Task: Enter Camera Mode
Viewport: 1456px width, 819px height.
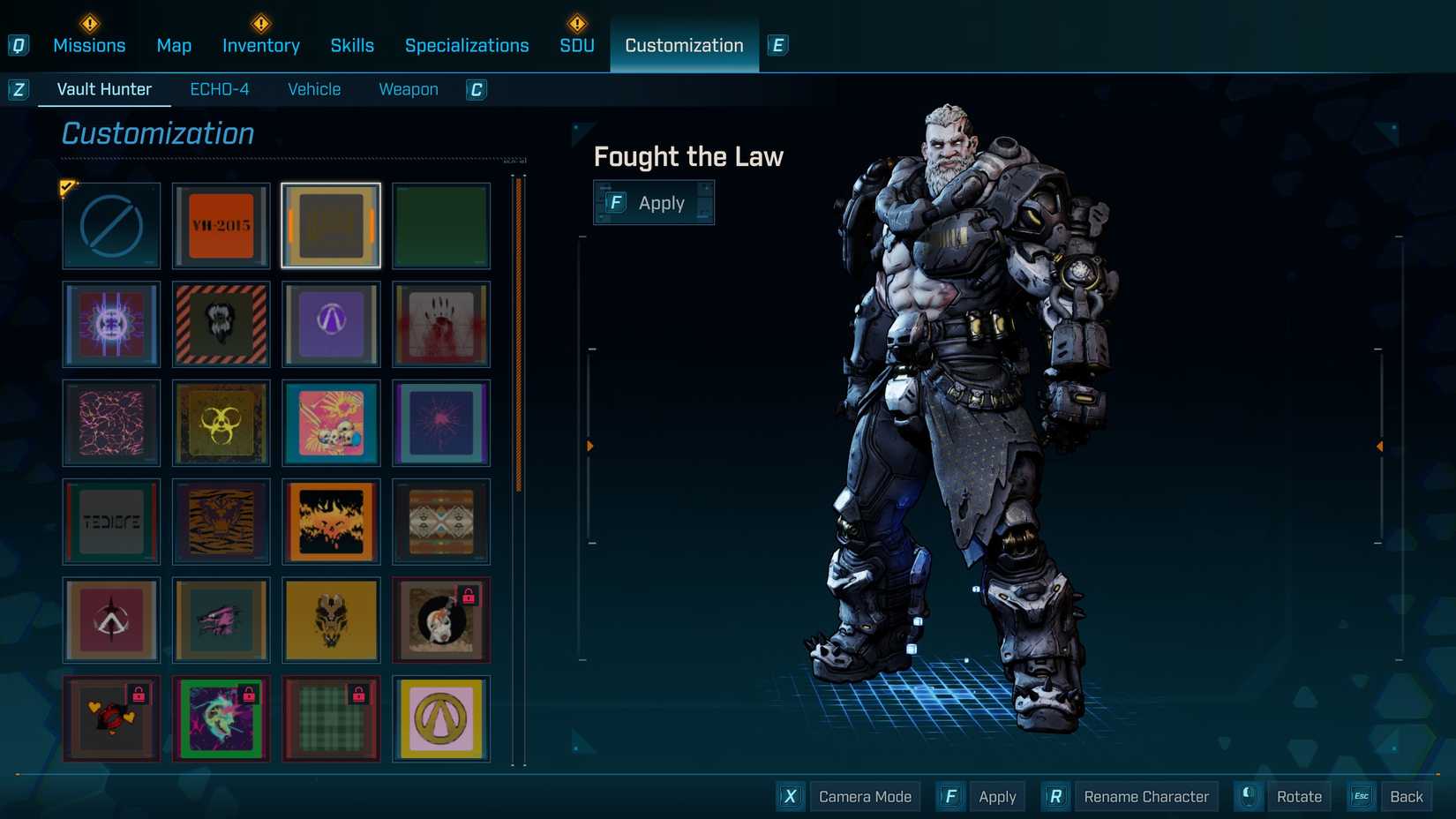Action: [x=864, y=796]
